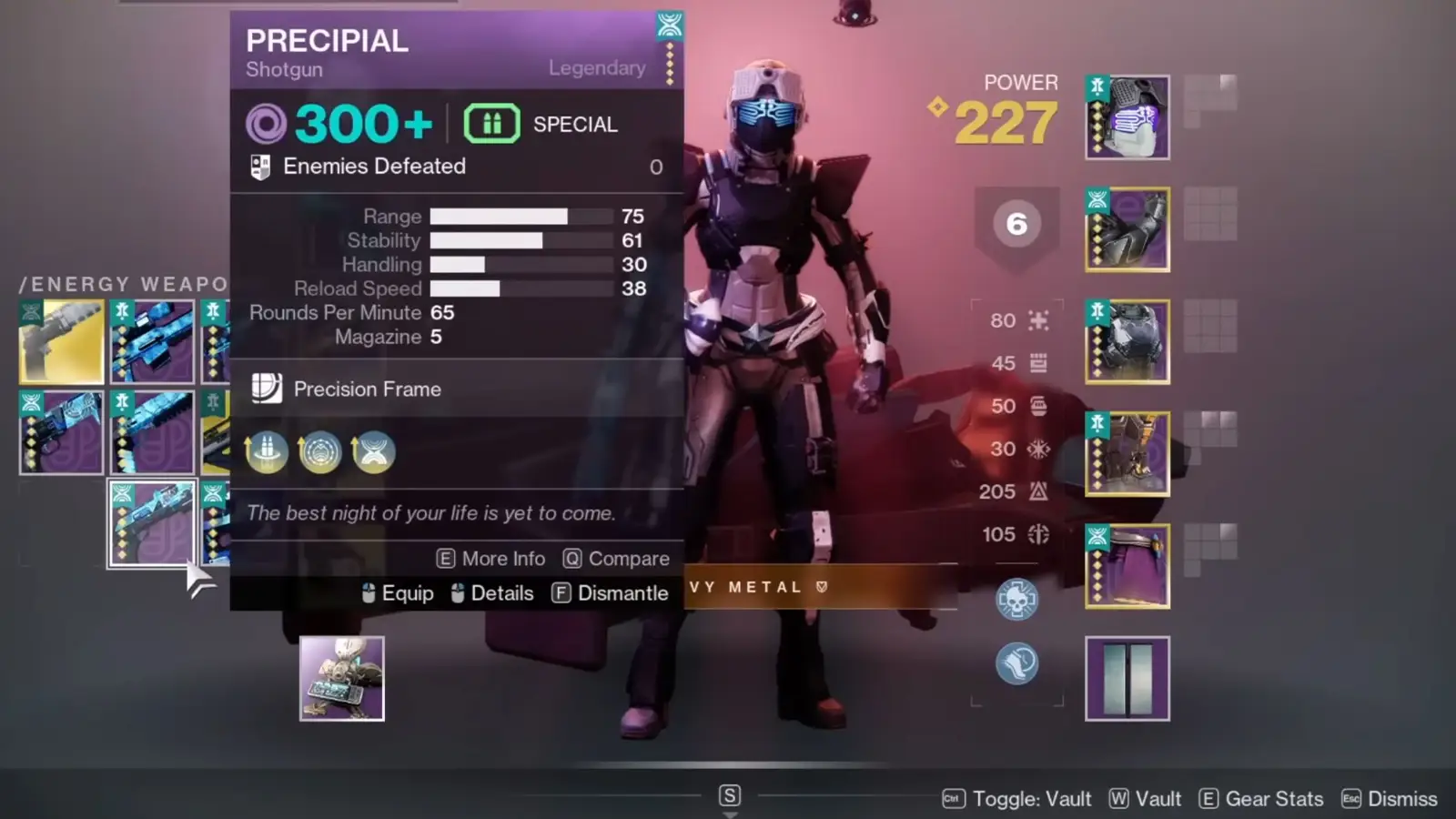1456x819 pixels.
Task: Select the equipped helmet slot icon
Action: coord(1127,116)
